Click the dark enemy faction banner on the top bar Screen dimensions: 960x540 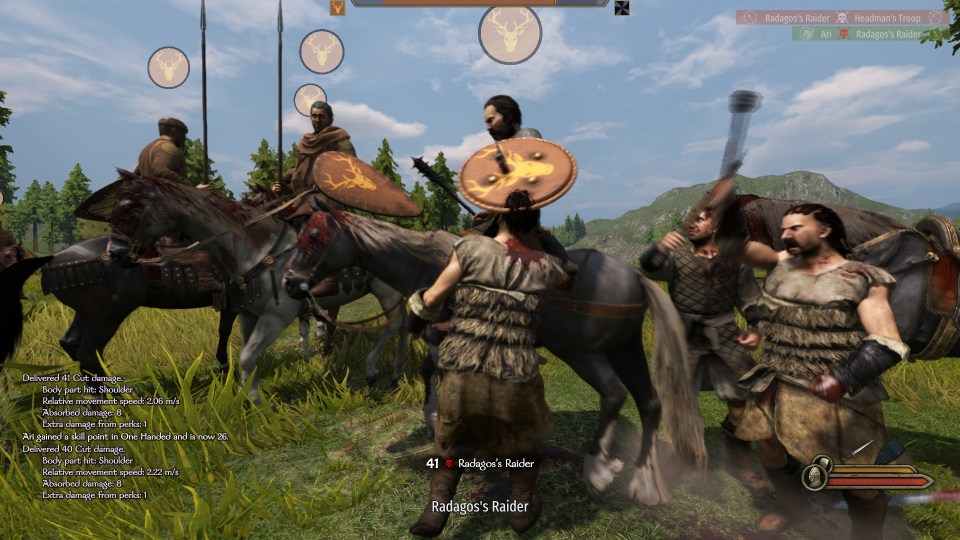coord(622,8)
